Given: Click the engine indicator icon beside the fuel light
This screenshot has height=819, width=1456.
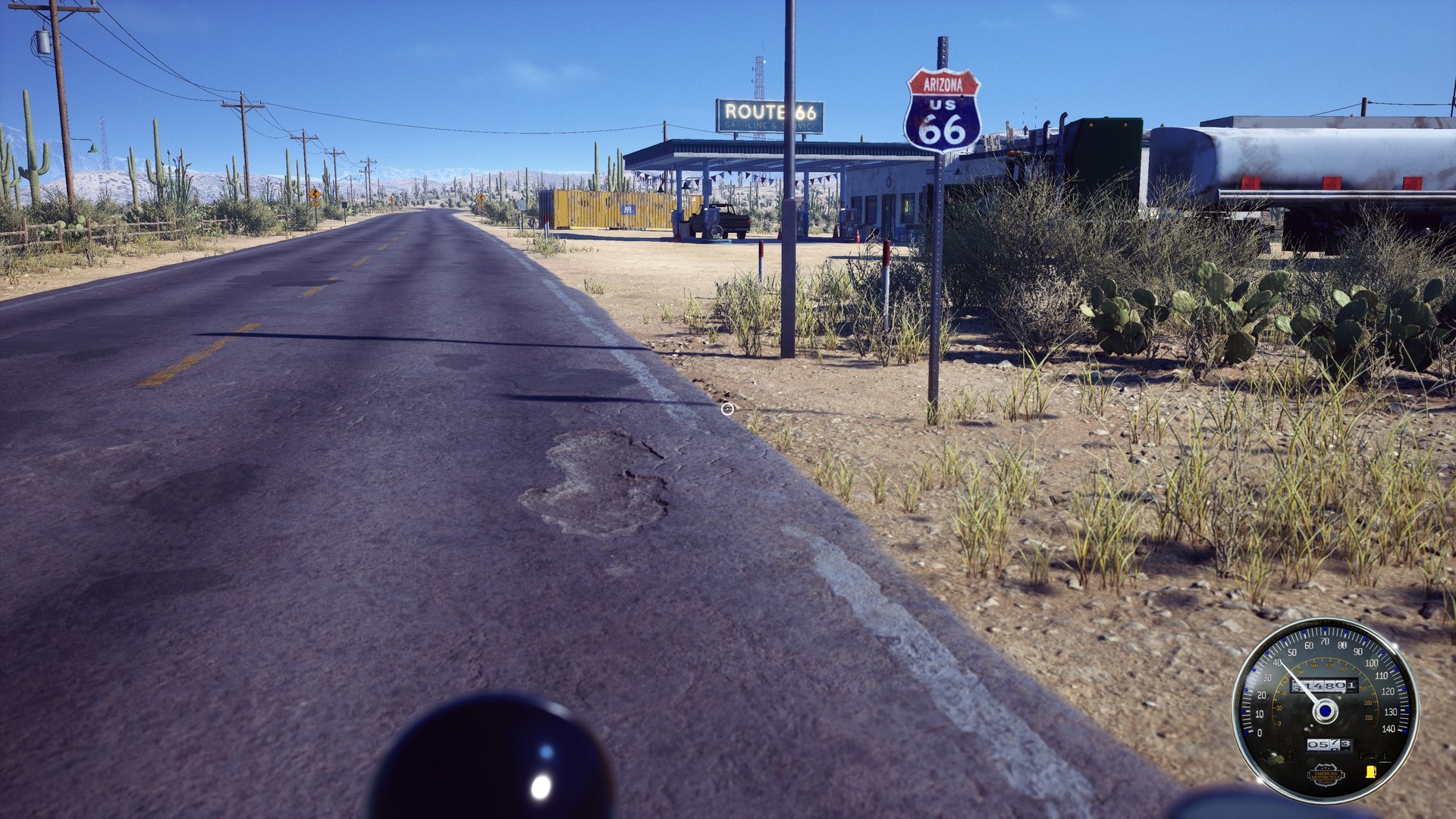Looking at the screenshot, I should pos(1368,755).
